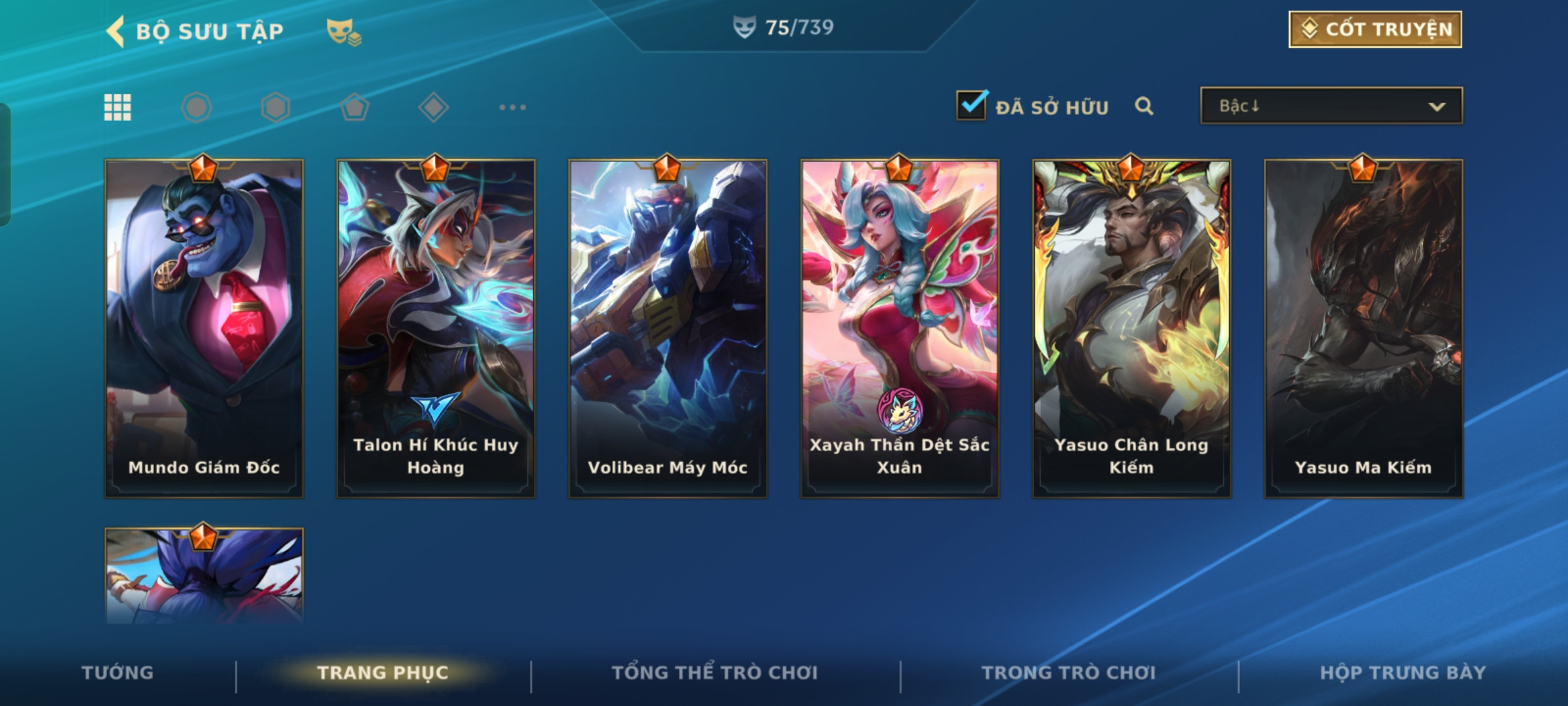Filter skins by the diamond tier icon

tap(433, 107)
